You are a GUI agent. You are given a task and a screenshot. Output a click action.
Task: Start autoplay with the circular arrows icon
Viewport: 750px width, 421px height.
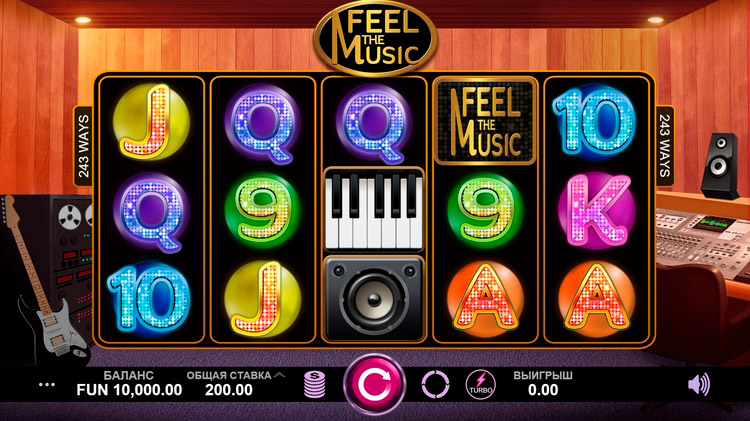point(435,384)
